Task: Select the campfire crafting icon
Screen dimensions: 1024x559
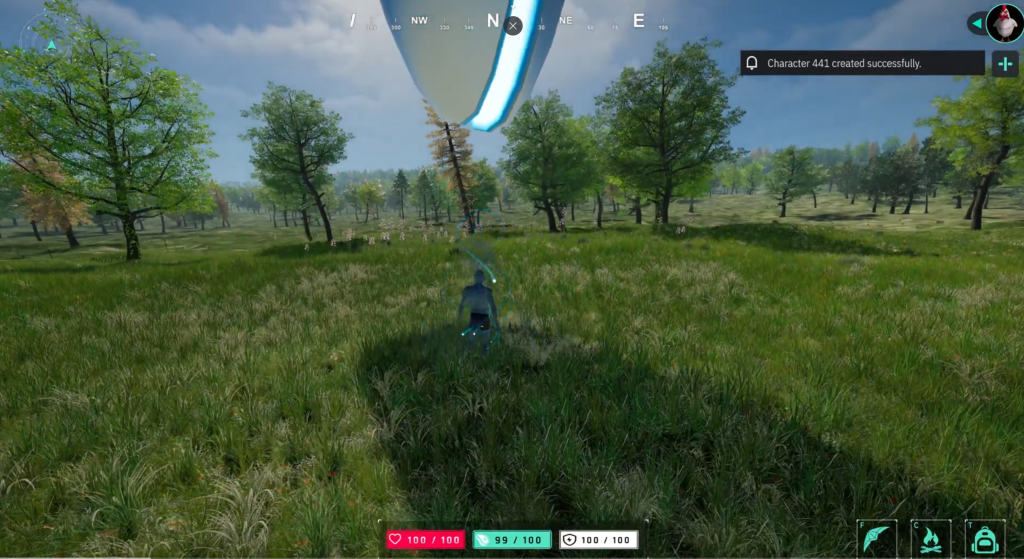Action: [930, 539]
